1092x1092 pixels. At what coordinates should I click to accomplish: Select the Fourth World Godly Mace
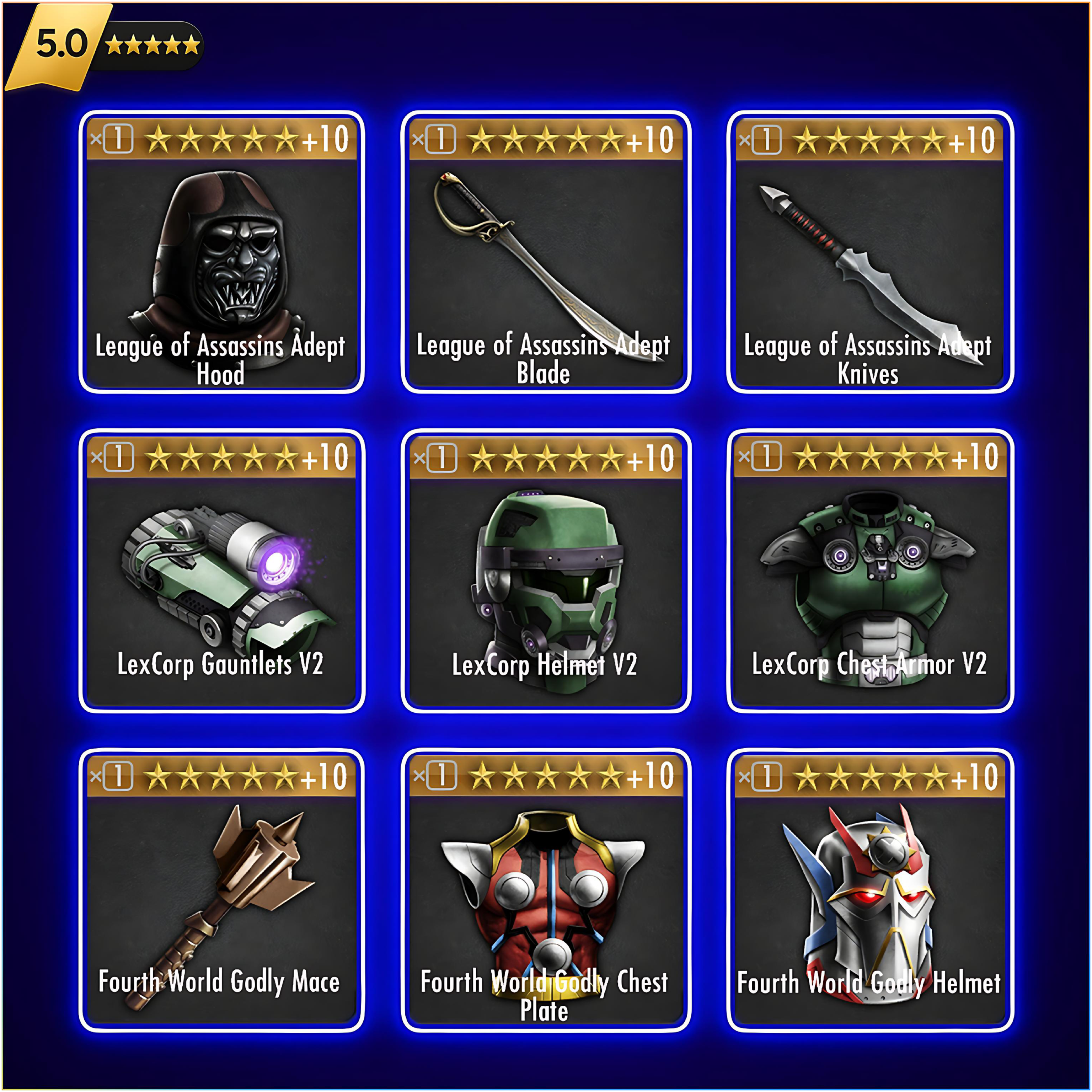point(221,890)
